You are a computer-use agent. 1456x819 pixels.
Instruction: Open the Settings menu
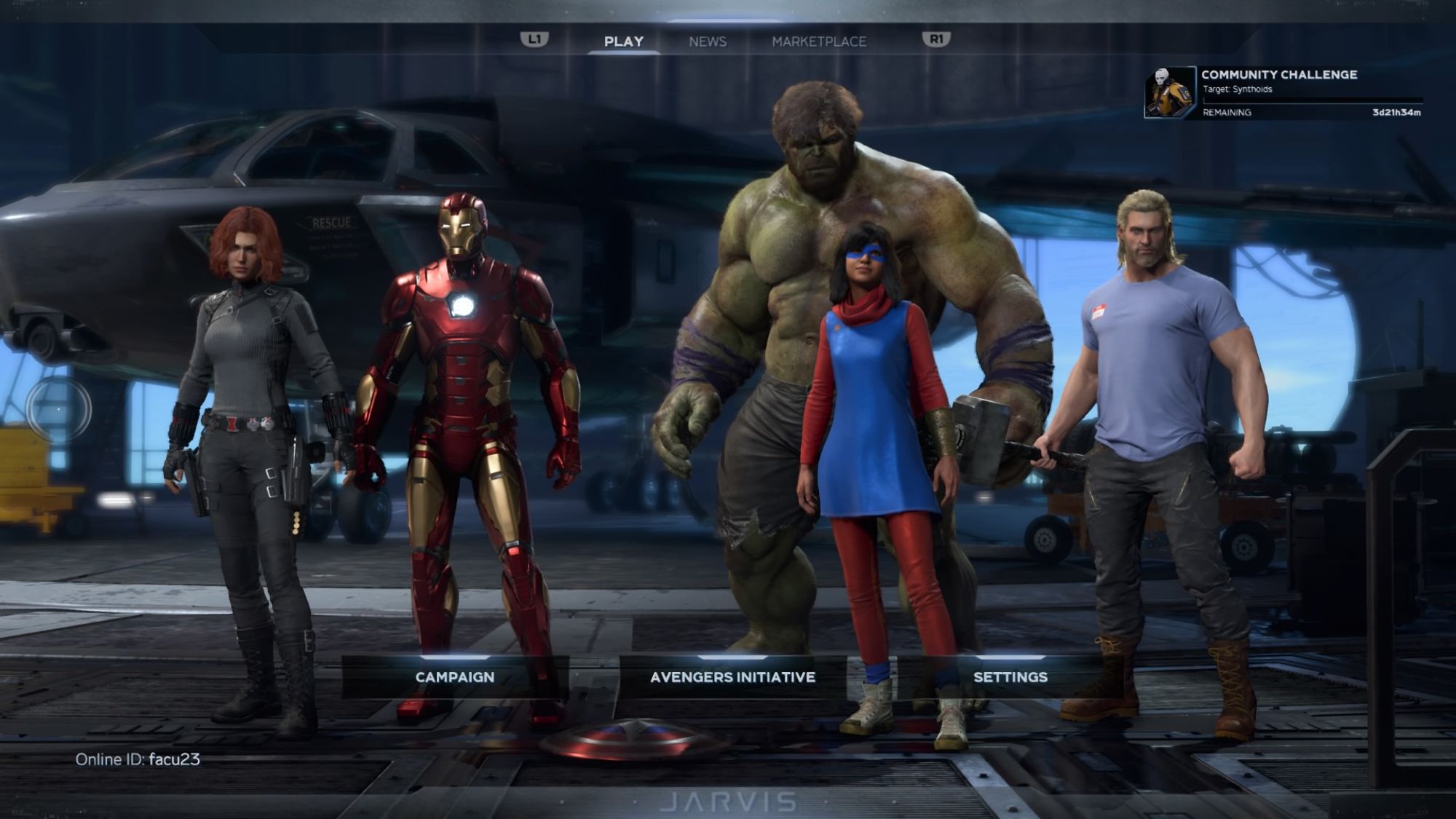[x=1010, y=677]
